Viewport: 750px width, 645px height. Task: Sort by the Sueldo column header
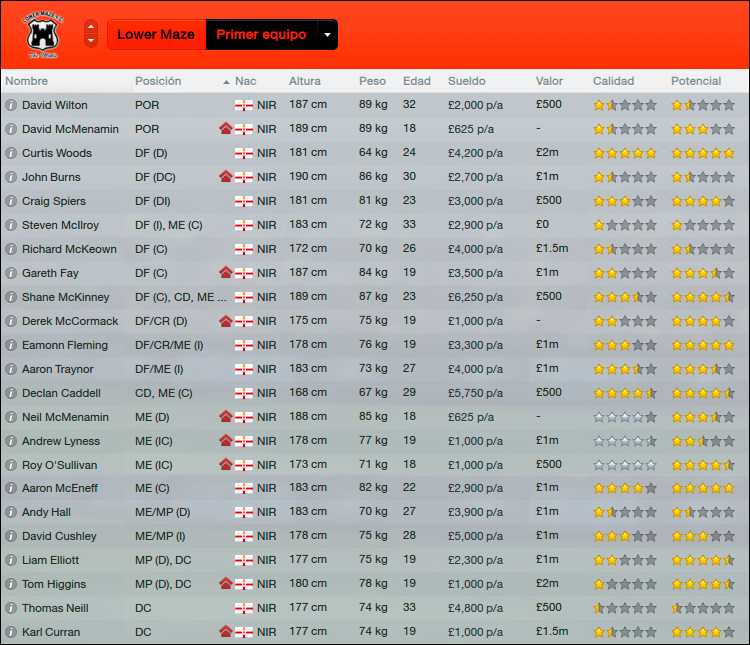[x=467, y=81]
